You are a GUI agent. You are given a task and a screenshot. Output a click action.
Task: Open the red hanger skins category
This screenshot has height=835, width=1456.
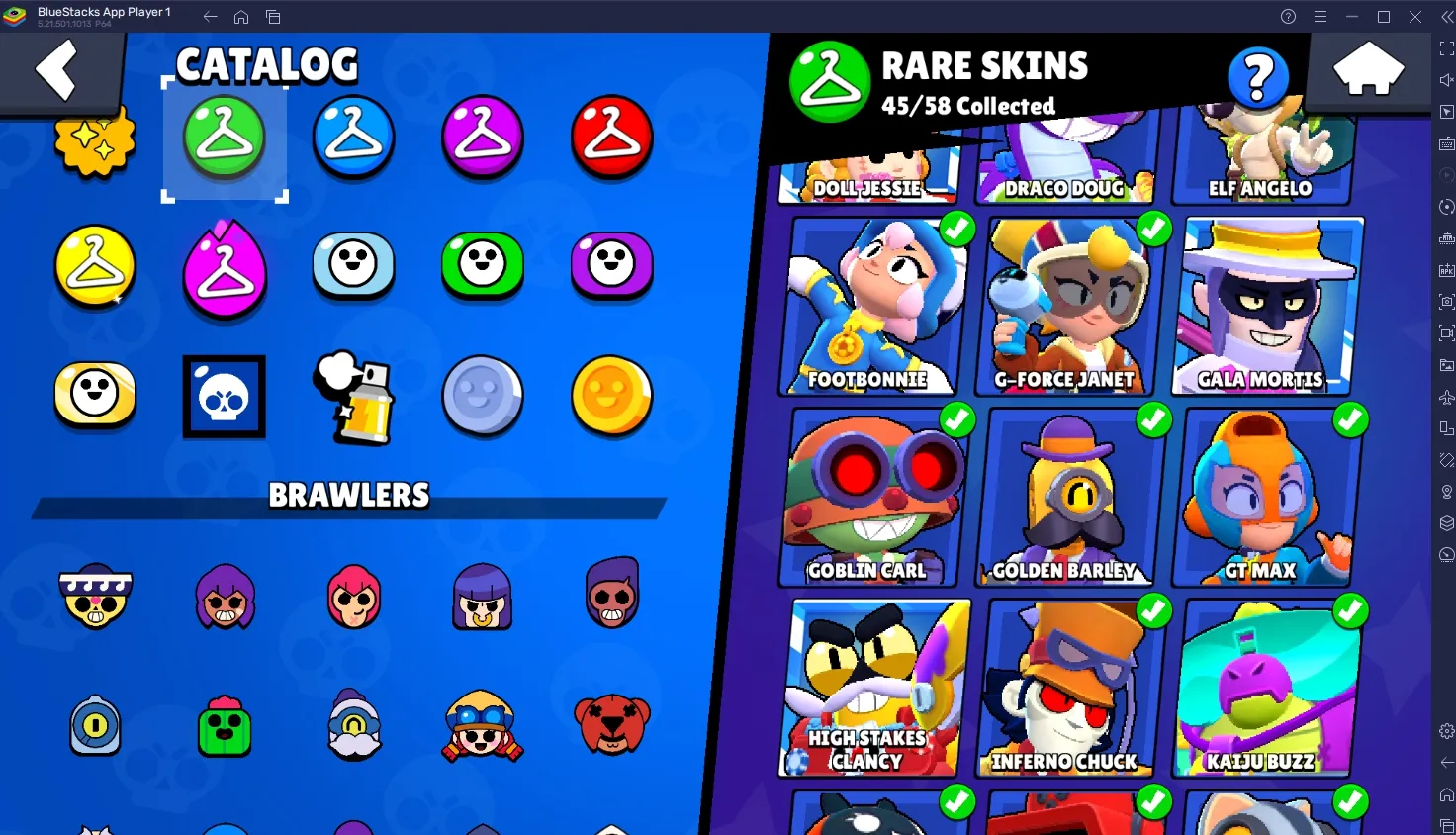[x=610, y=139]
